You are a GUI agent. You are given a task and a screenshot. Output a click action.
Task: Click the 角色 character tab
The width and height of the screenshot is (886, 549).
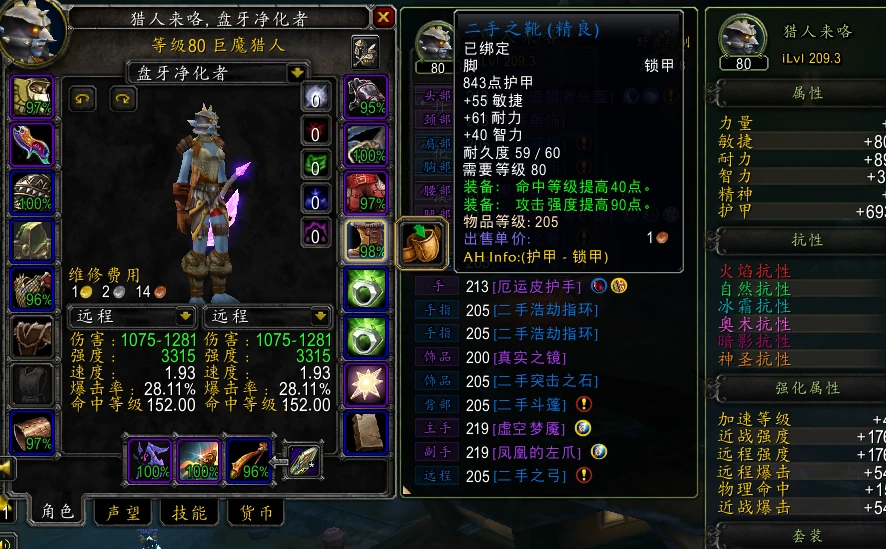57,512
